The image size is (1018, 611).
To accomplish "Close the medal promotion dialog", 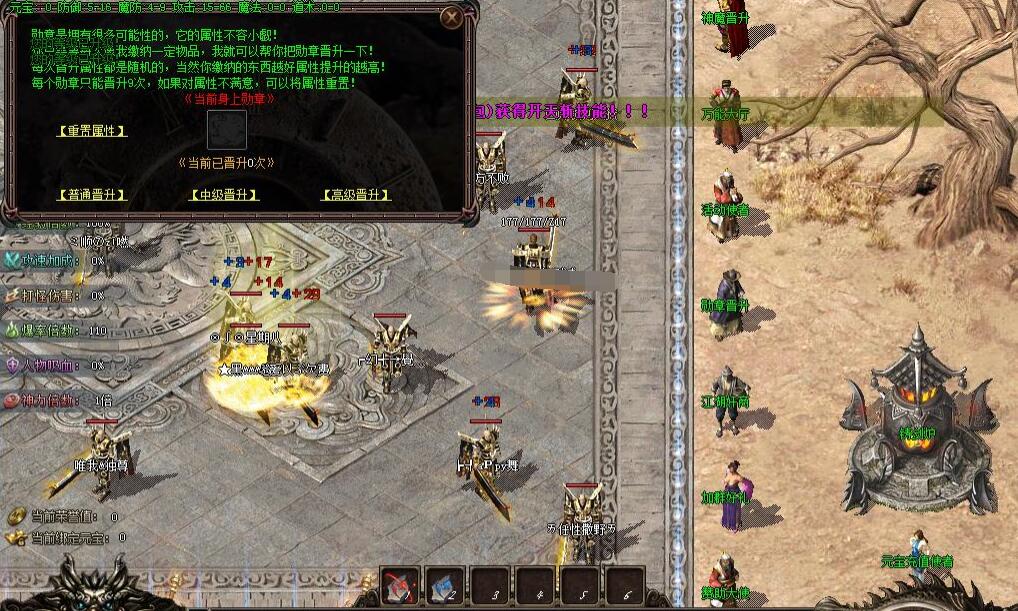I will pos(452,18).
